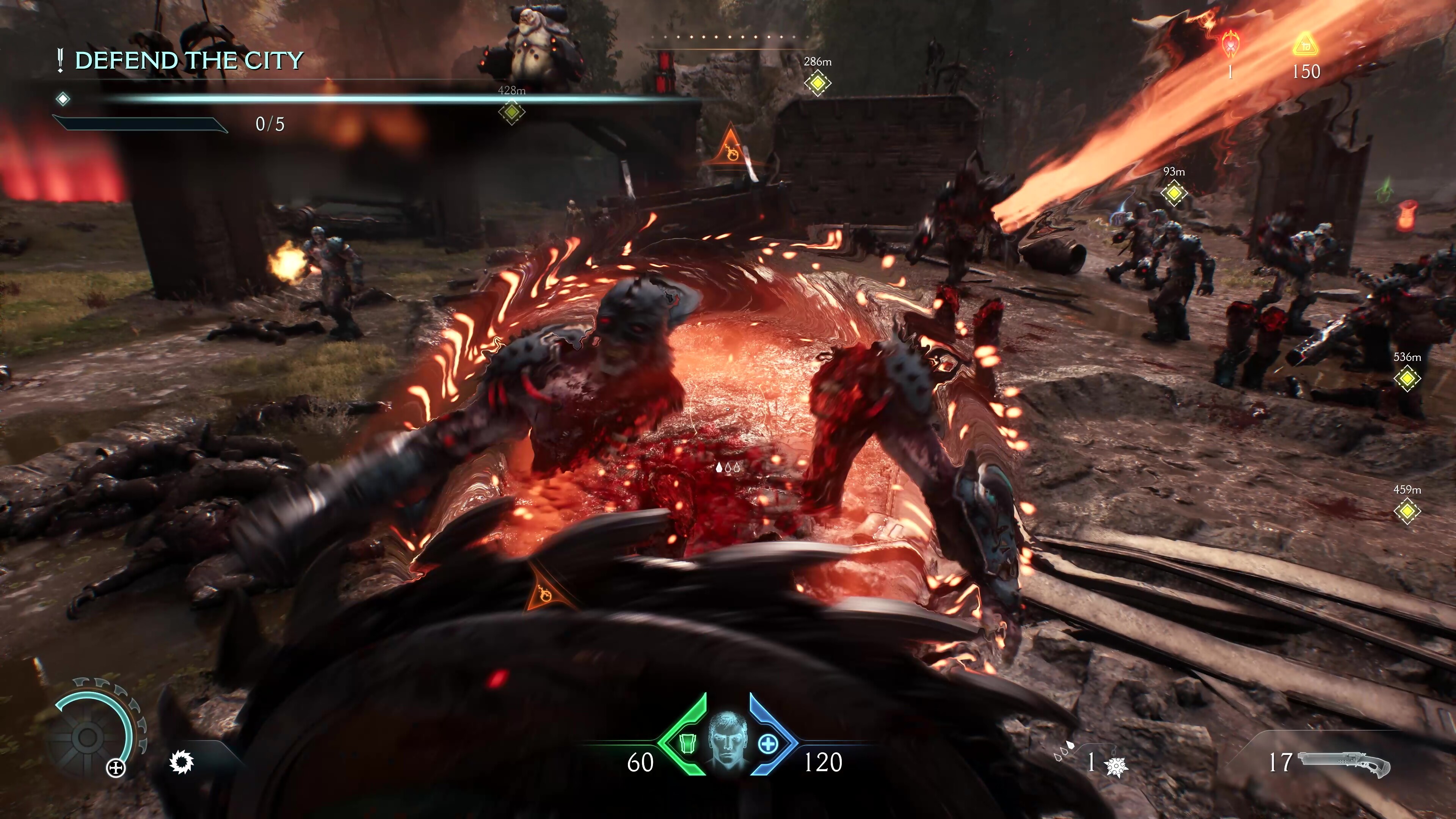Click the 428m waypoint marker
Image resolution: width=1456 pixels, height=819 pixels.
coord(511,112)
